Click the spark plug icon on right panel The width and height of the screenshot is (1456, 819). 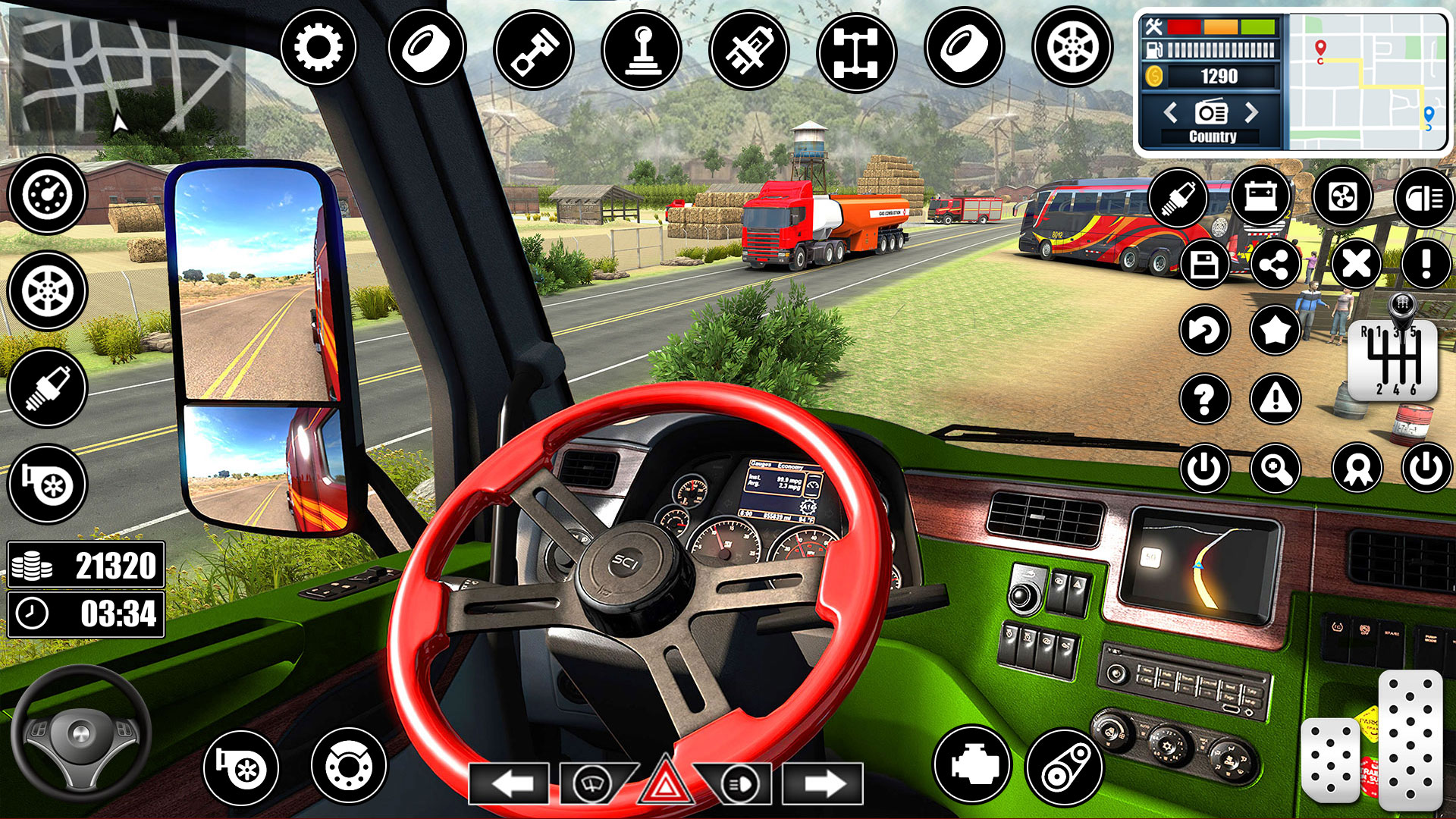point(1181,197)
